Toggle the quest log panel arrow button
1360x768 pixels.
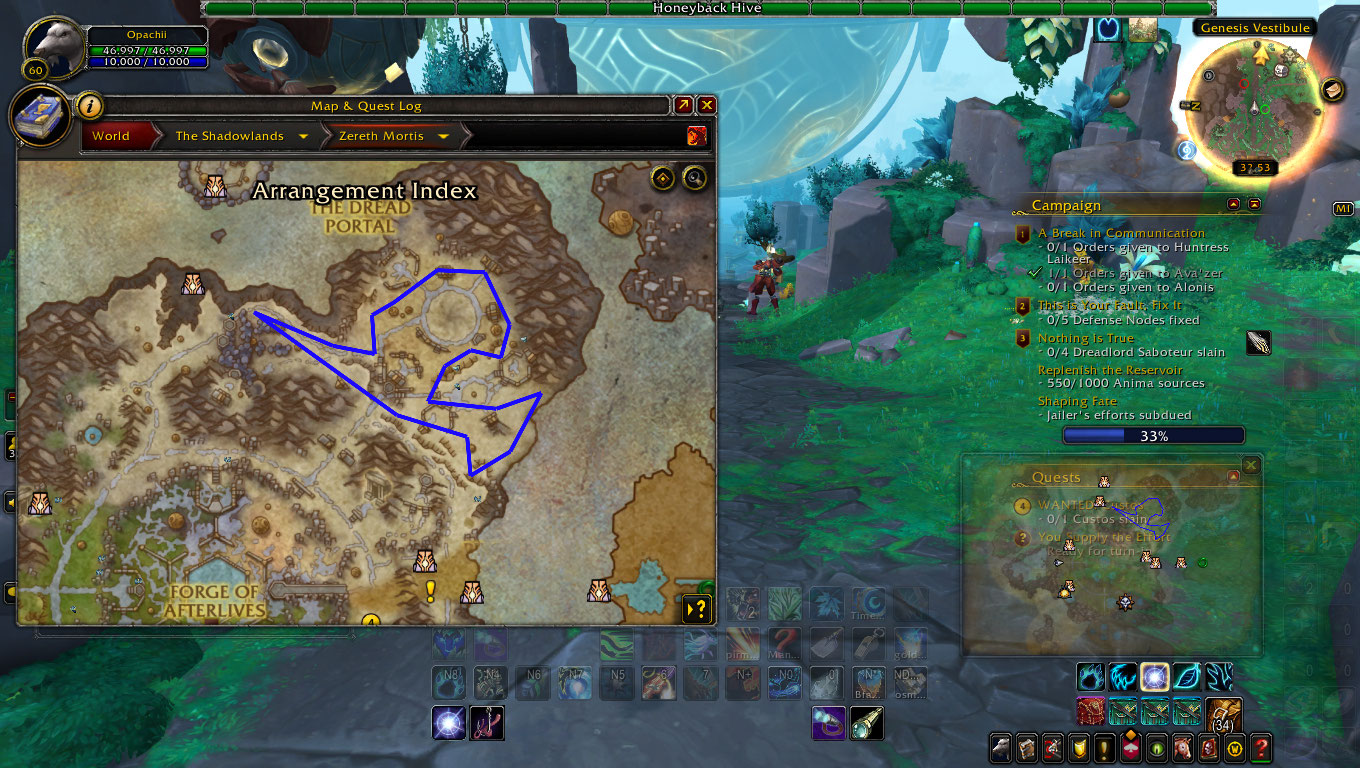(696, 608)
